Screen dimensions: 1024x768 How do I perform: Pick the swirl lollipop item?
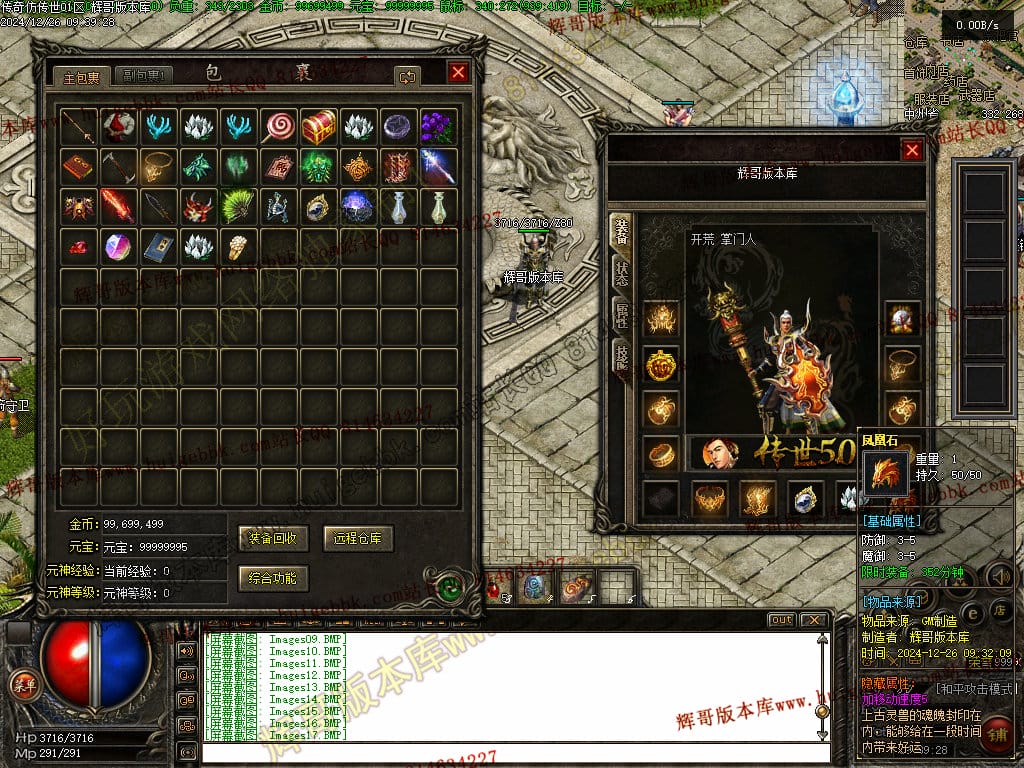pos(278,126)
